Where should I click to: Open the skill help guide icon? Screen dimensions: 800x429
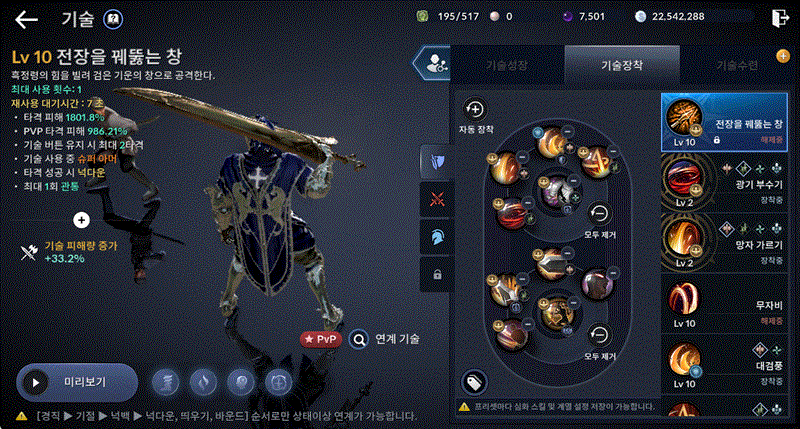point(113,19)
